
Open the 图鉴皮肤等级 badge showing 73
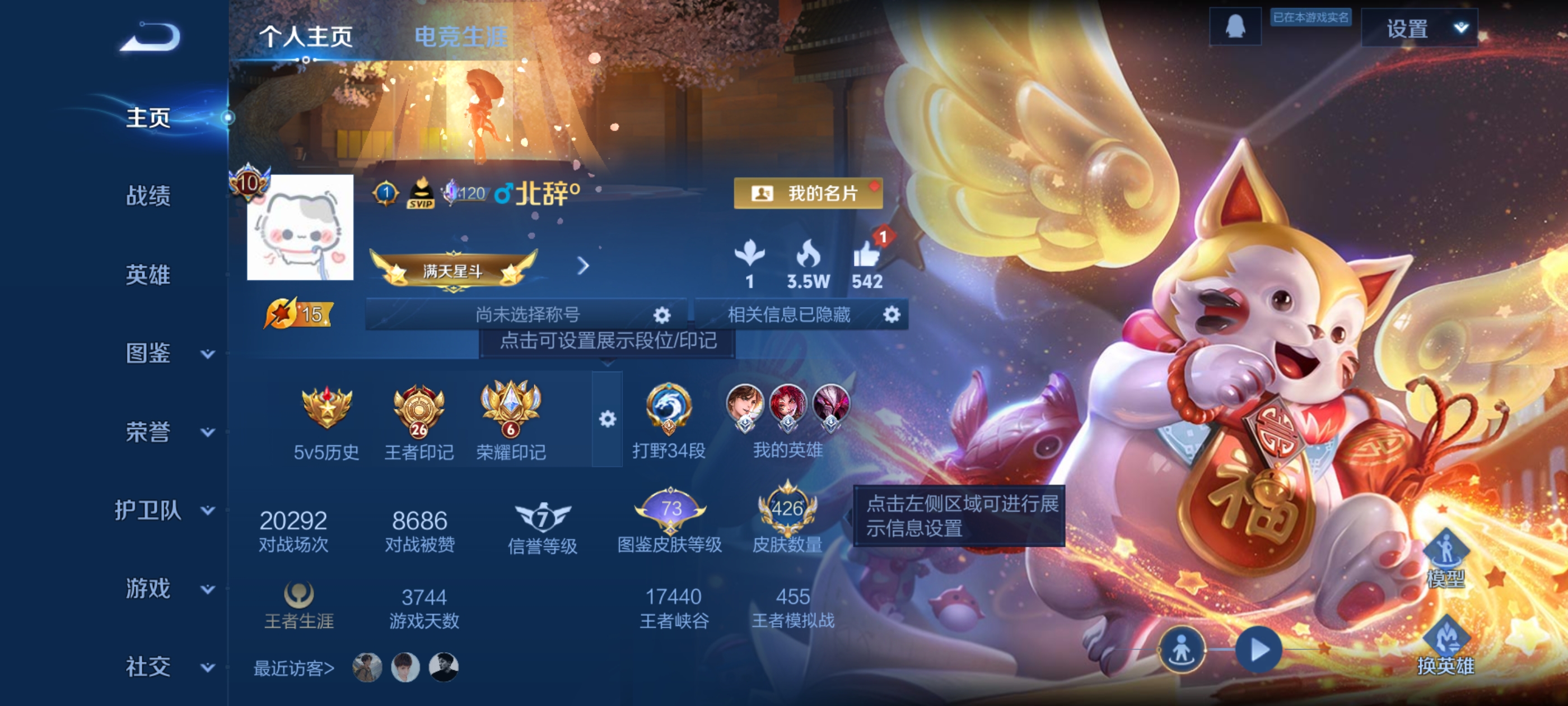[x=672, y=510]
